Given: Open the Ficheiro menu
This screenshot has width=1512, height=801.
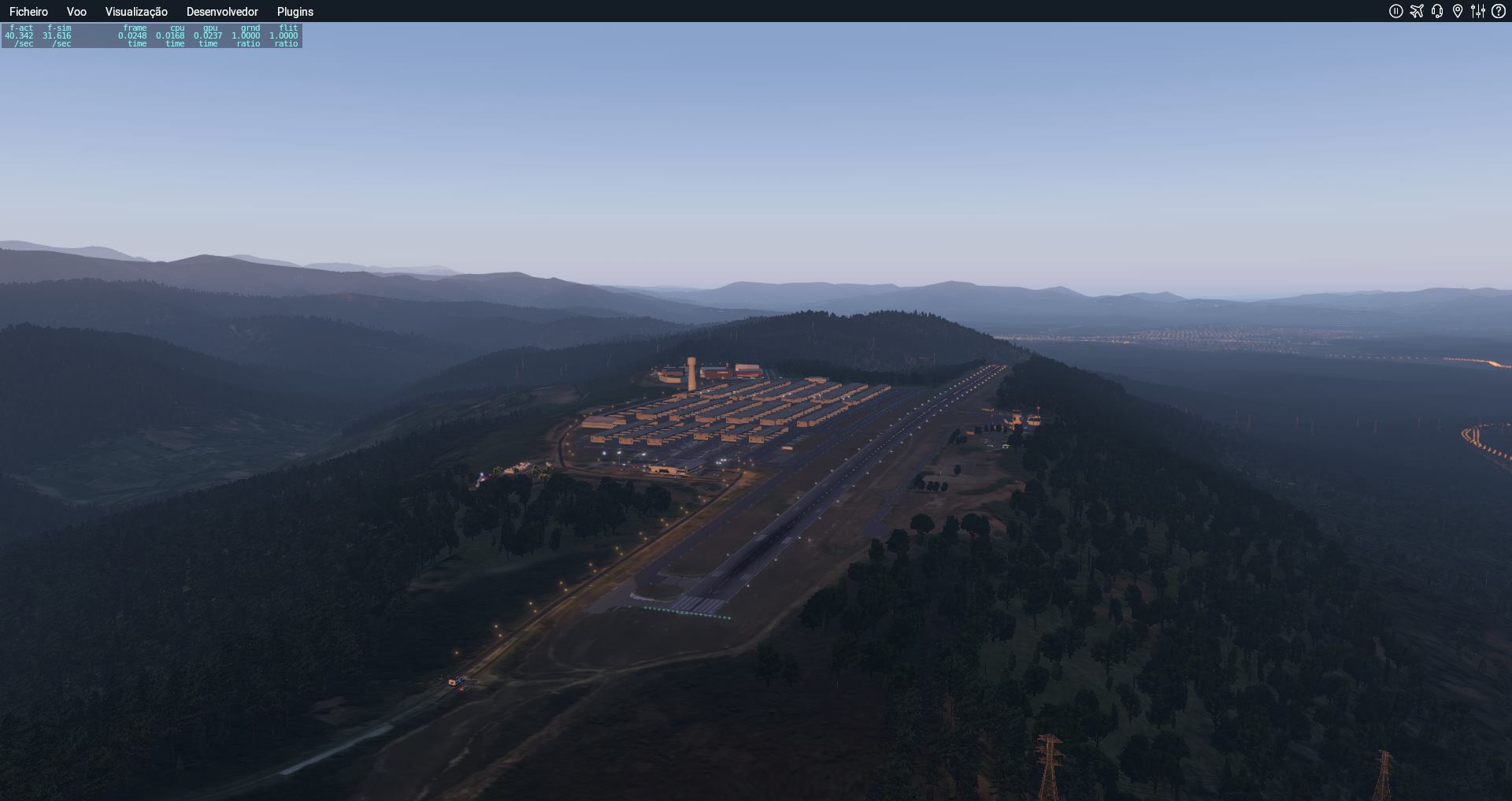Looking at the screenshot, I should (28, 12).
